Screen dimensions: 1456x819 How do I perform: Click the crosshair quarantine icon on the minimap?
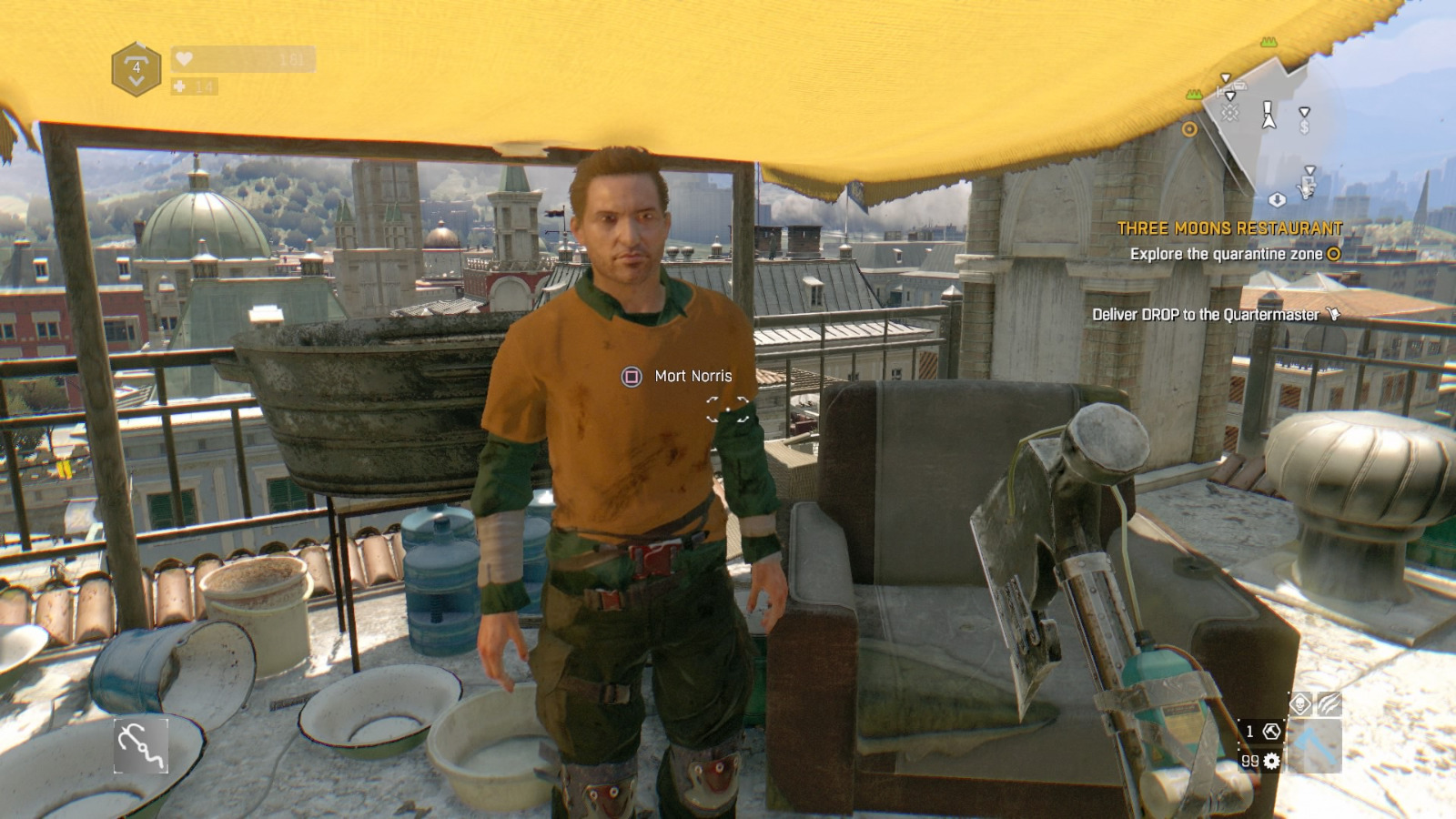click(1230, 111)
